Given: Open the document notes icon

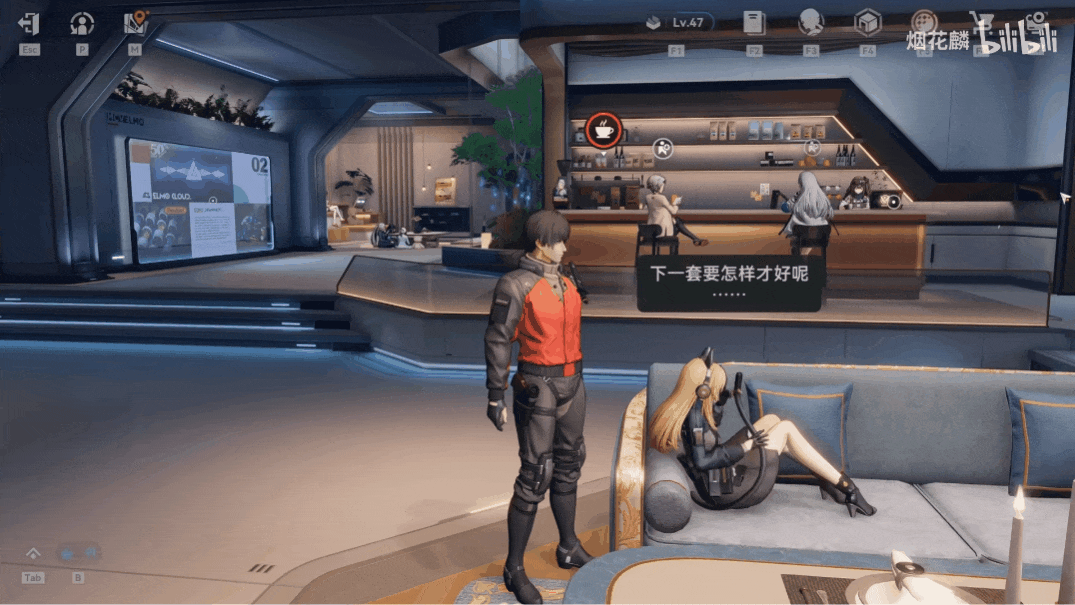Looking at the screenshot, I should (x=754, y=22).
